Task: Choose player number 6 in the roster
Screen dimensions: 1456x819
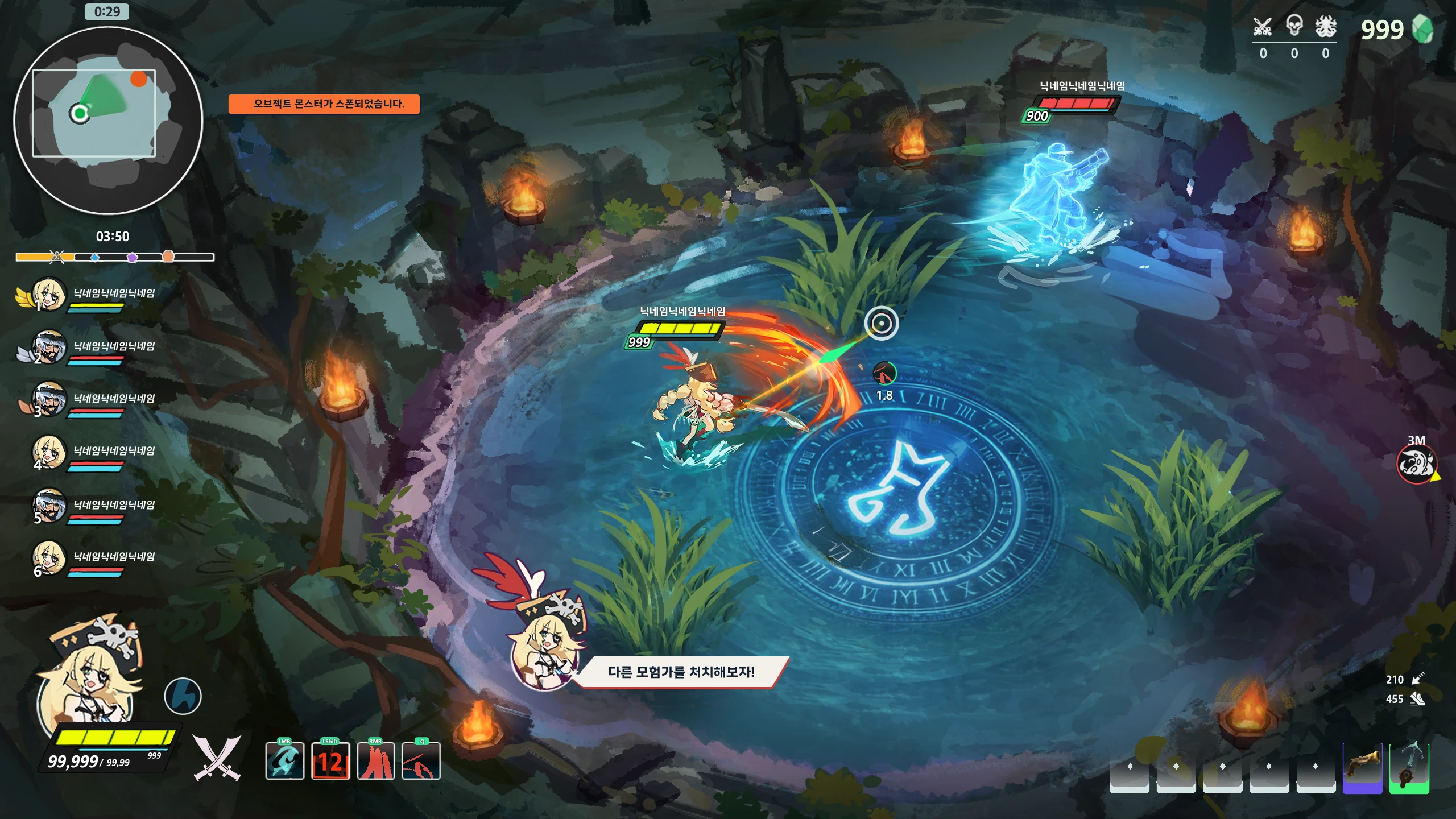Action: 49,557
